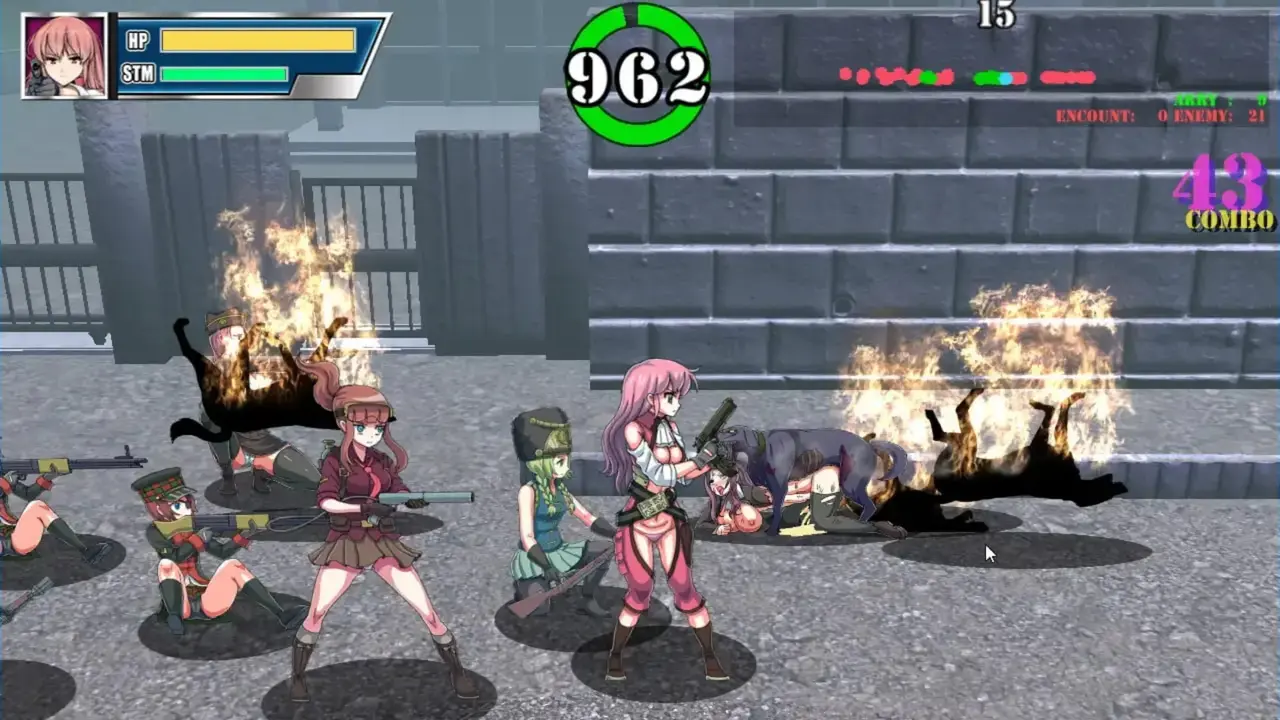Select the enemy radar strip minimap
Image resolution: width=1280 pixels, height=720 pixels.
point(967,77)
